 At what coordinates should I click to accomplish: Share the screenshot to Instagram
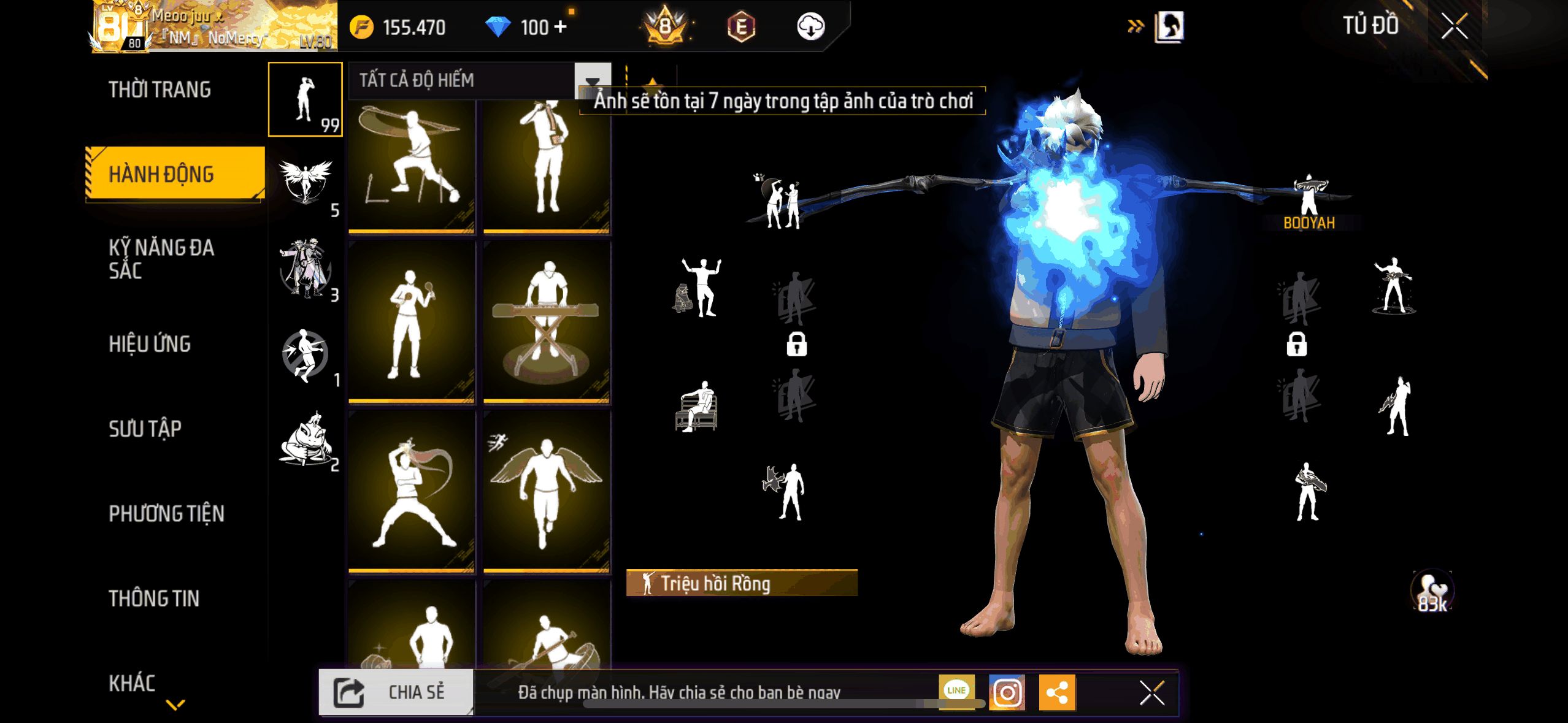coord(1007,692)
